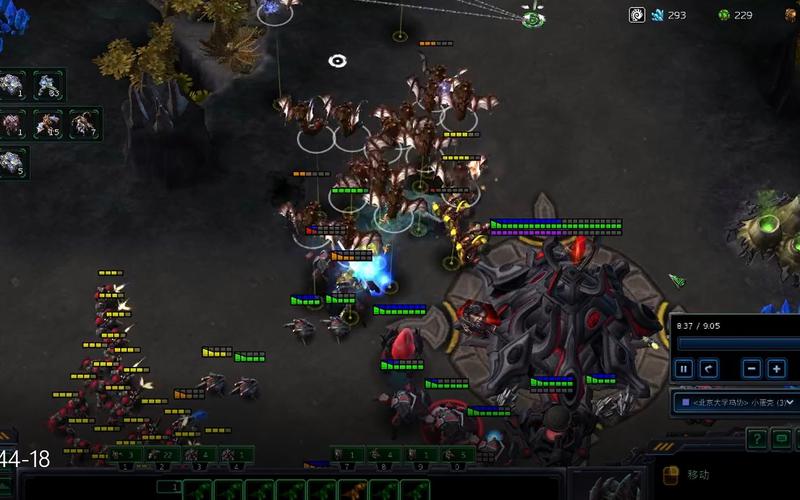The width and height of the screenshot is (800, 500).
Task: Open the help question mark menu
Action: 757,439
